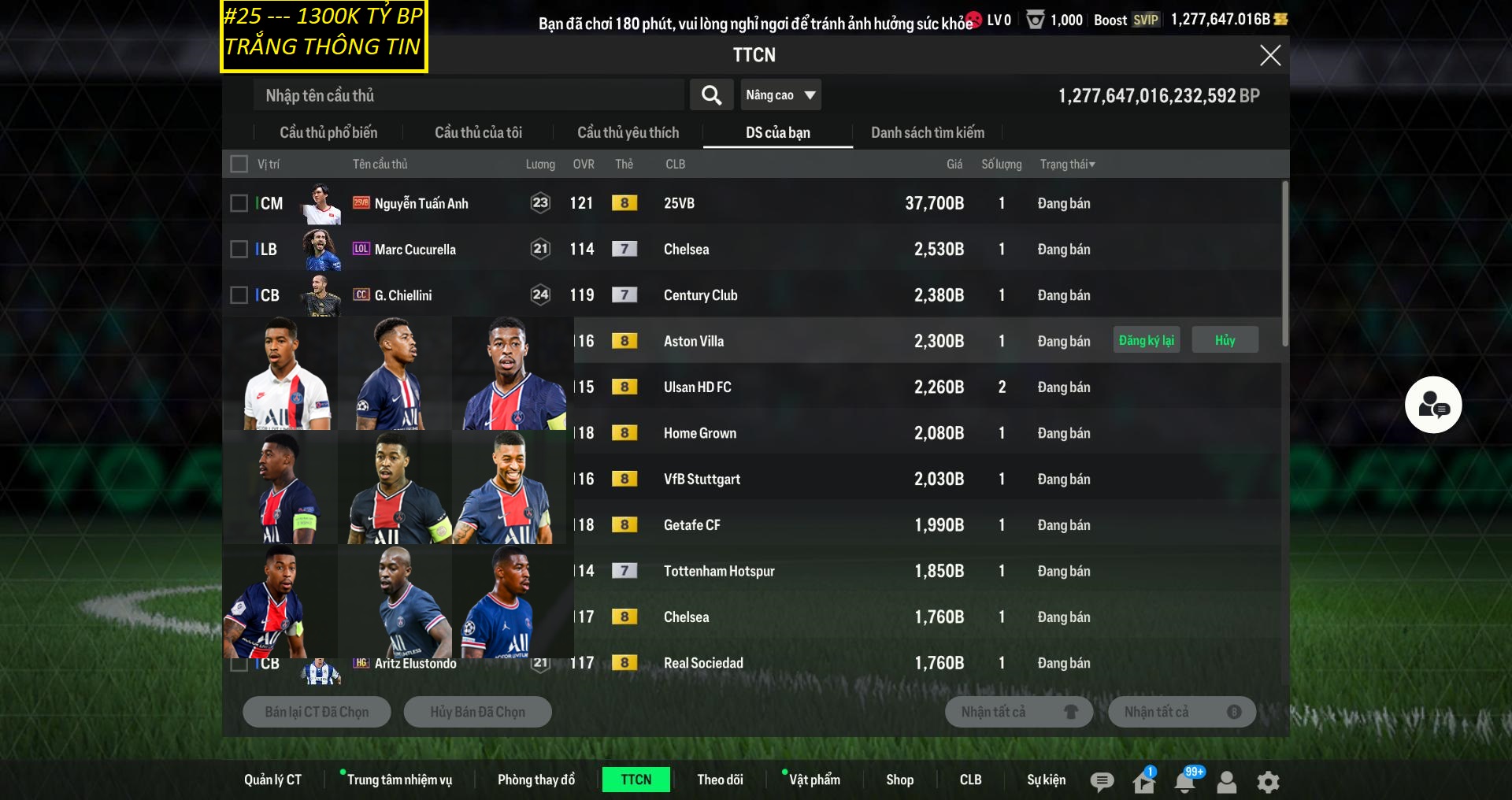Click the floating friend chat button
The width and height of the screenshot is (1512, 800).
(x=1433, y=405)
